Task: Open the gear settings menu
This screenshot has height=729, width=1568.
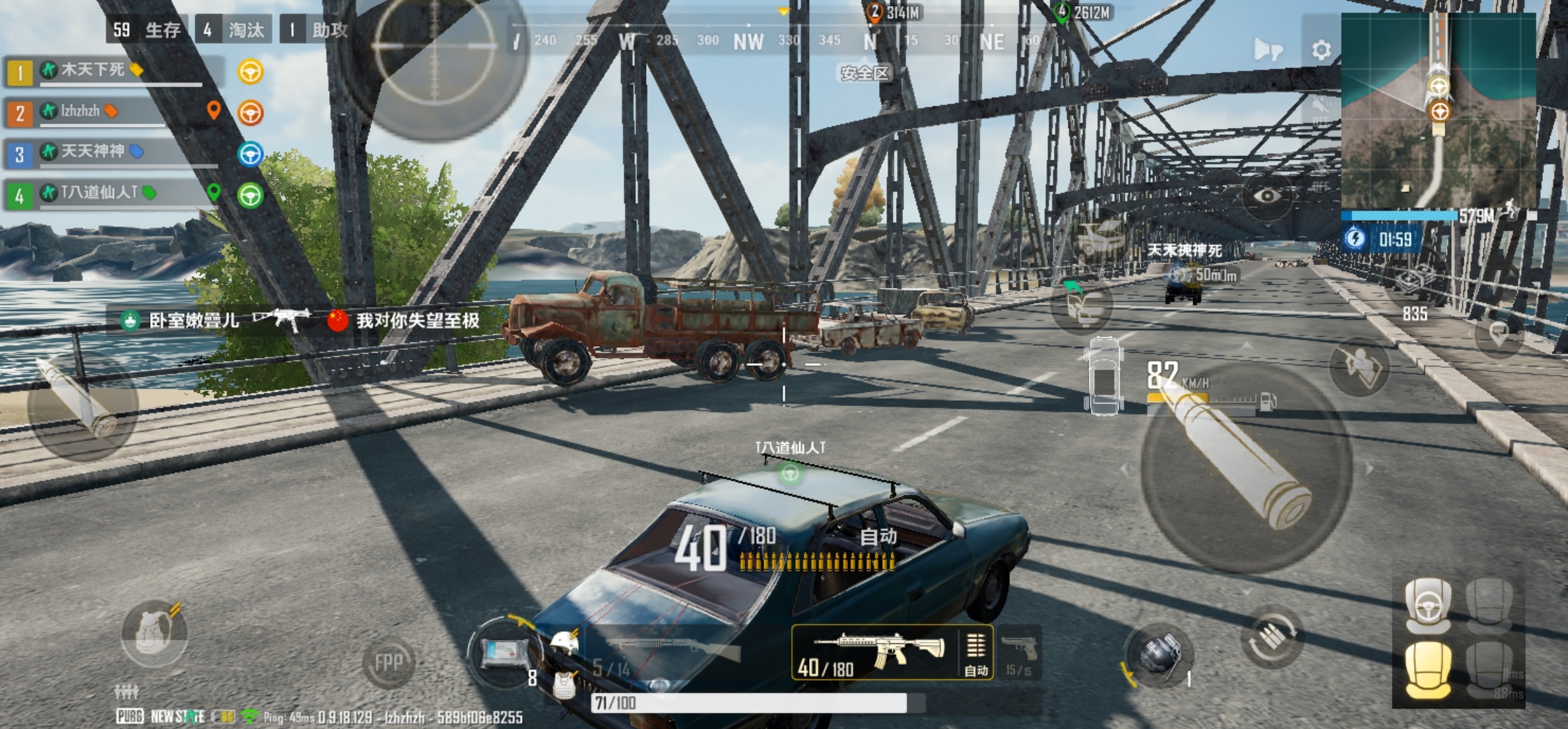Action: 1321,50
